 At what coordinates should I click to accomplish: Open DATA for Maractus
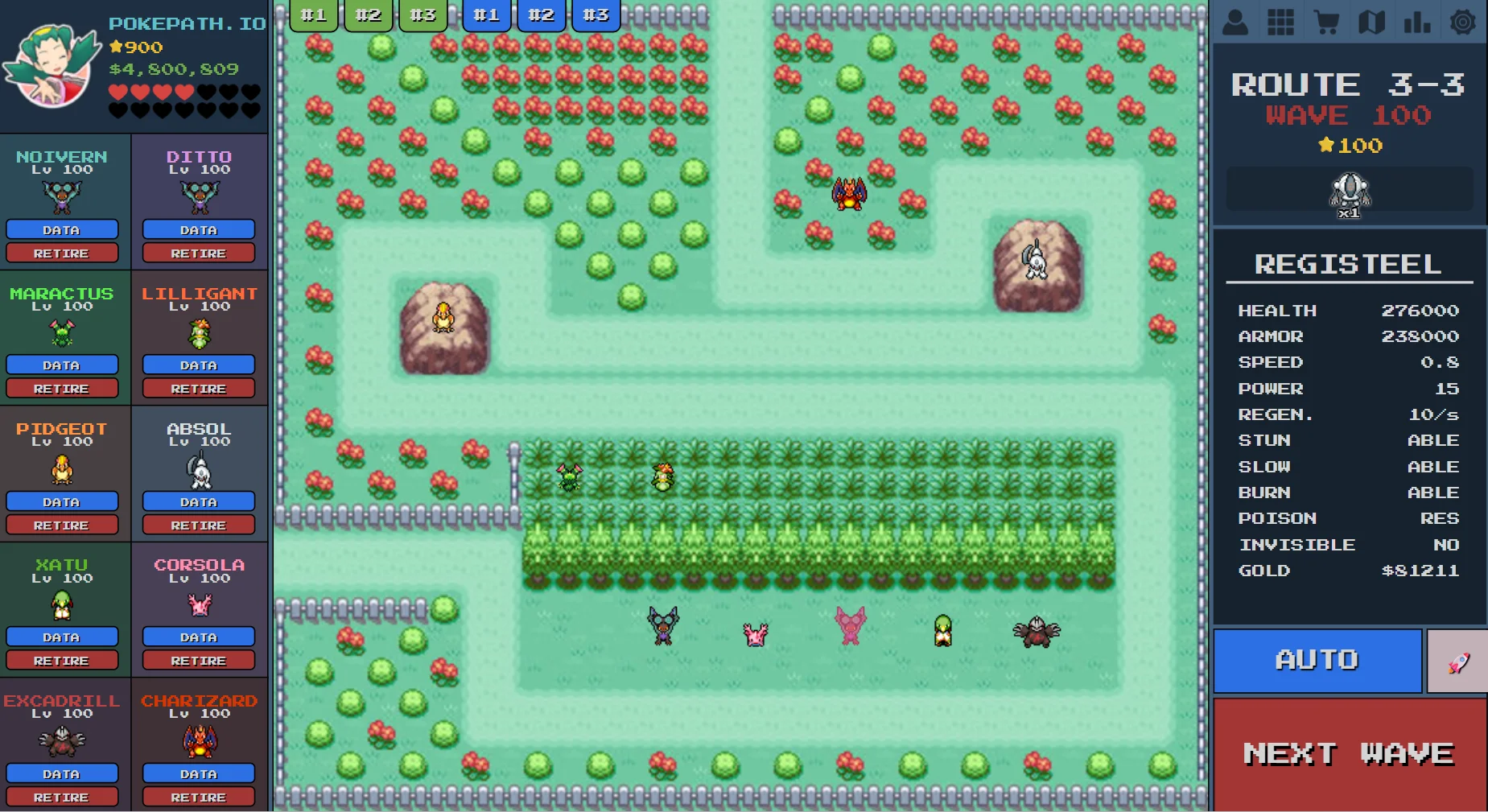62,365
